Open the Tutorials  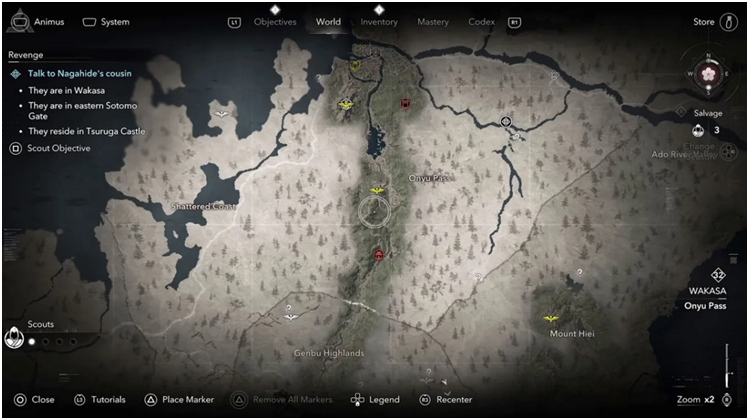tap(100, 399)
